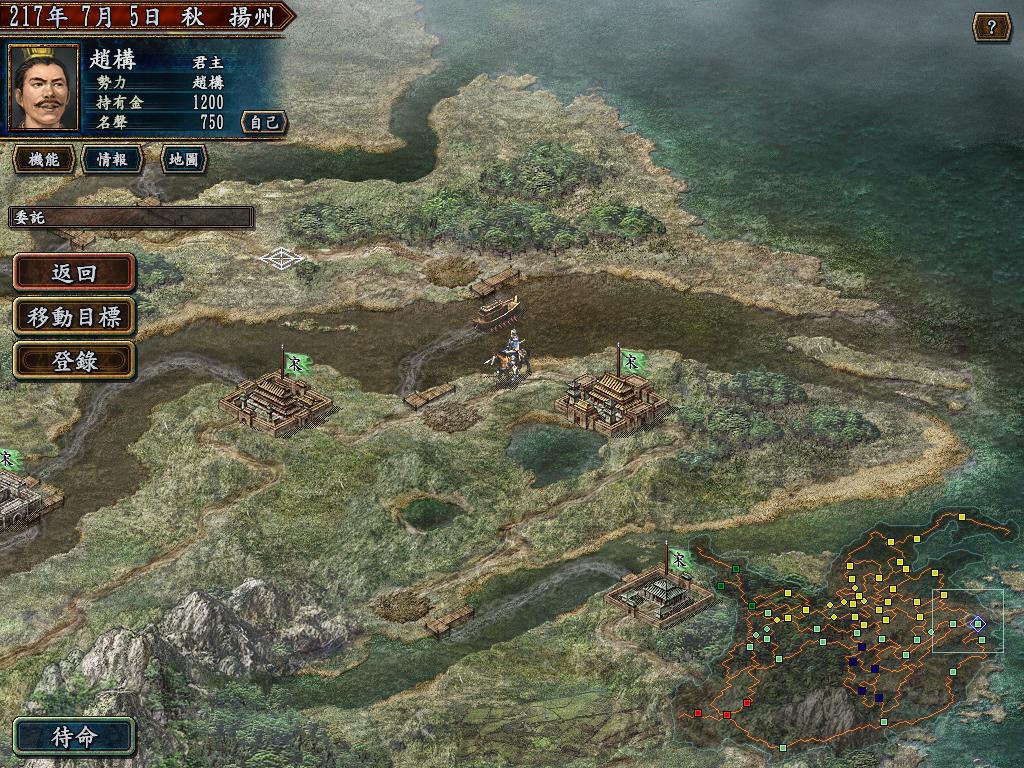
Task: Activate the 待命 standby button
Action: tap(74, 737)
